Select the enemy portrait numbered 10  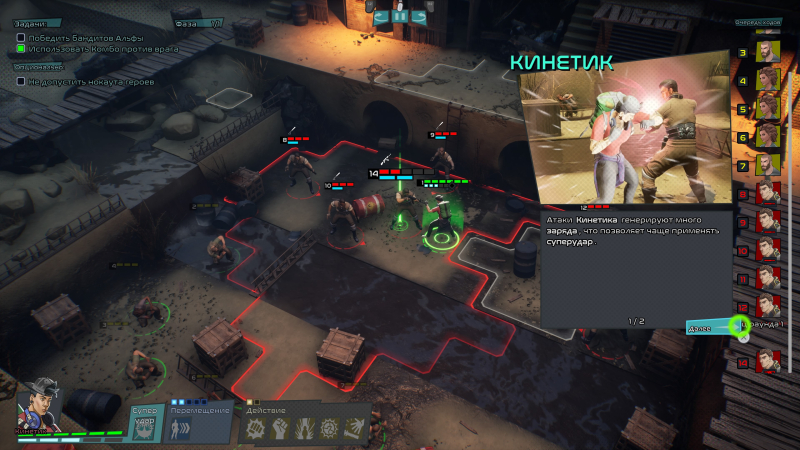point(767,249)
